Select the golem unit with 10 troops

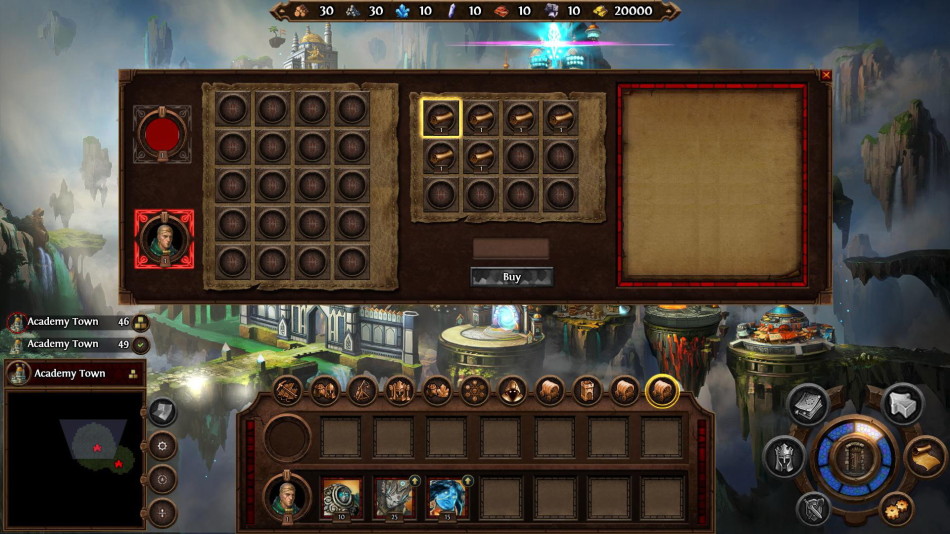point(341,497)
